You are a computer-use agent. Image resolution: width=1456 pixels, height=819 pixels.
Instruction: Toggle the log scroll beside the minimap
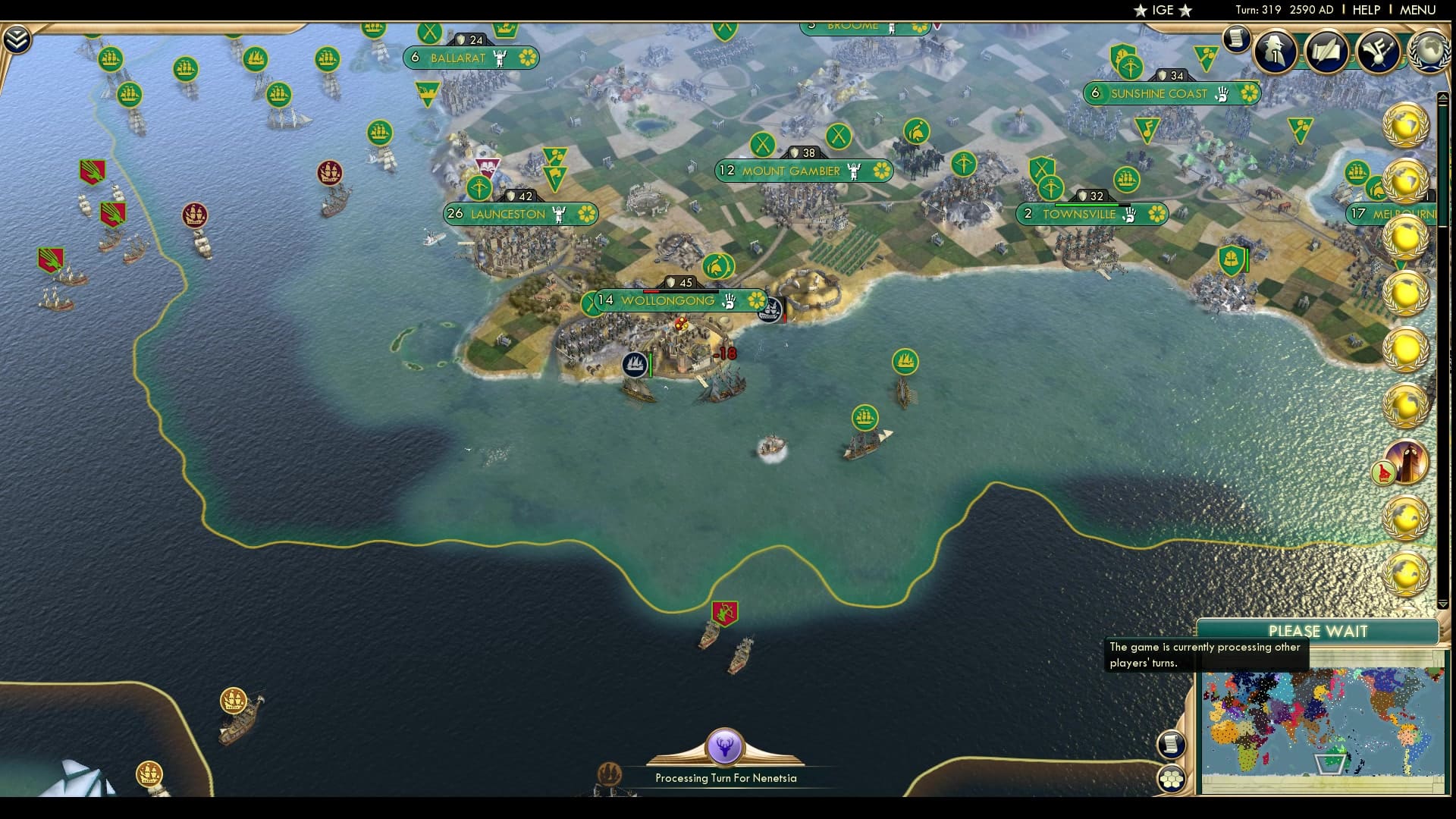point(1172,745)
